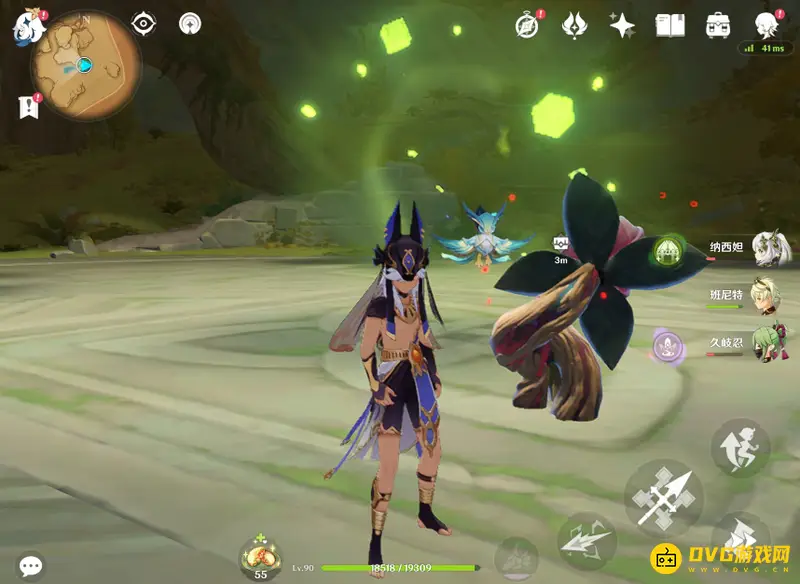Viewport: 800px width, 584px height.
Task: Open the quest bookmark icon
Action: tap(27, 105)
